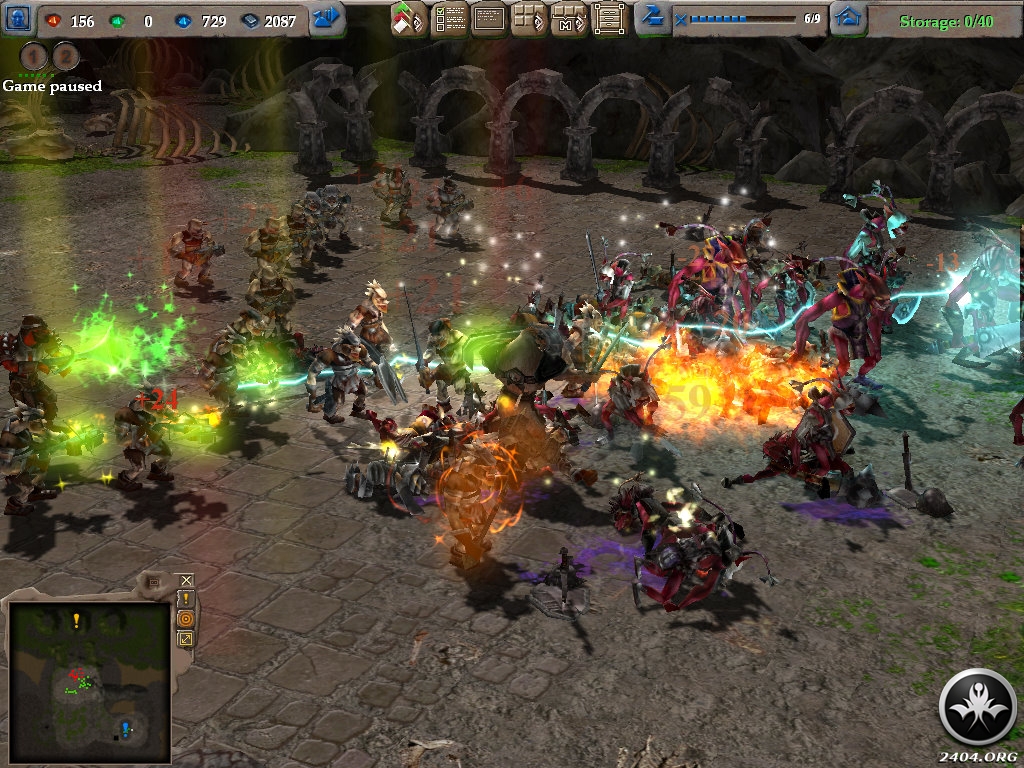Click the orange target ring minimap button
The height and width of the screenshot is (768, 1024).
tap(186, 619)
